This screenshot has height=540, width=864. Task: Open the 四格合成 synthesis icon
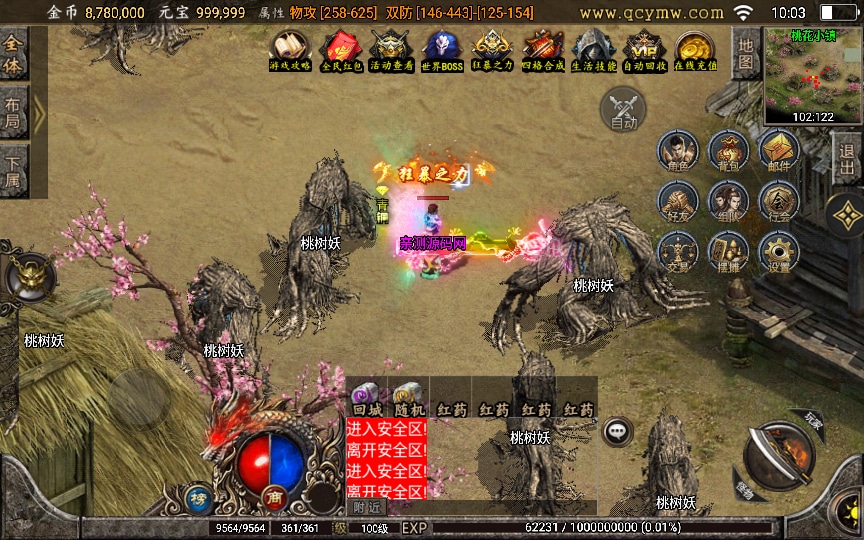coord(544,50)
